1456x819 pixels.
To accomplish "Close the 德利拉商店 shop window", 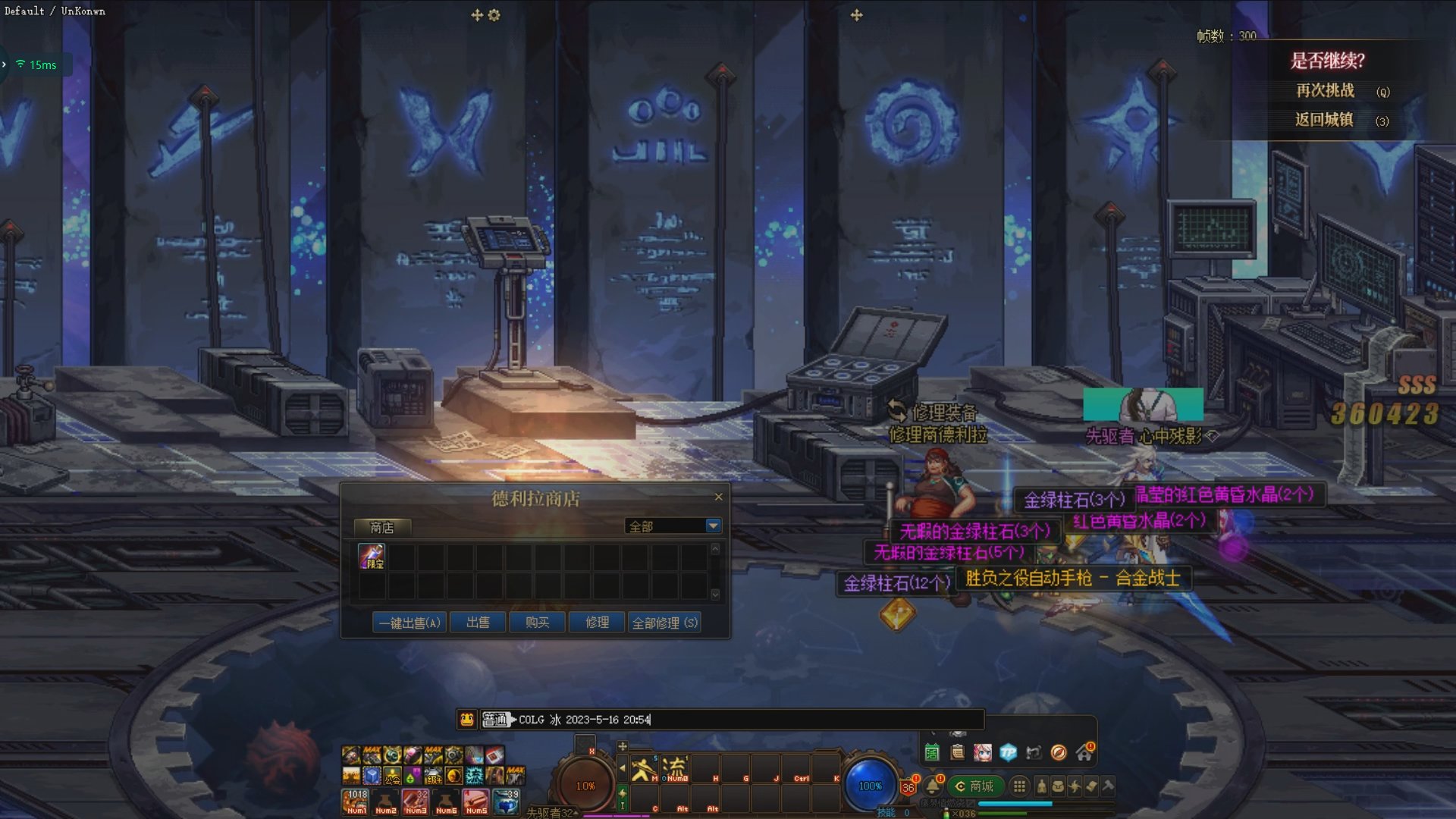I will point(718,497).
